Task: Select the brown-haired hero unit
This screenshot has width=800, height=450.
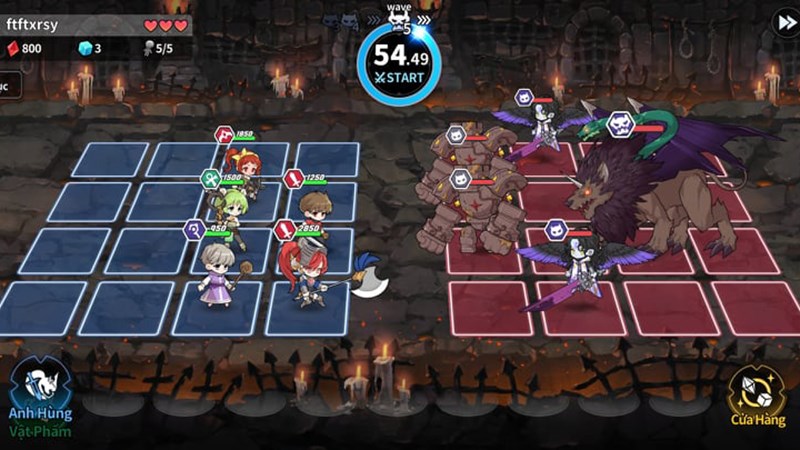Action: click(314, 212)
